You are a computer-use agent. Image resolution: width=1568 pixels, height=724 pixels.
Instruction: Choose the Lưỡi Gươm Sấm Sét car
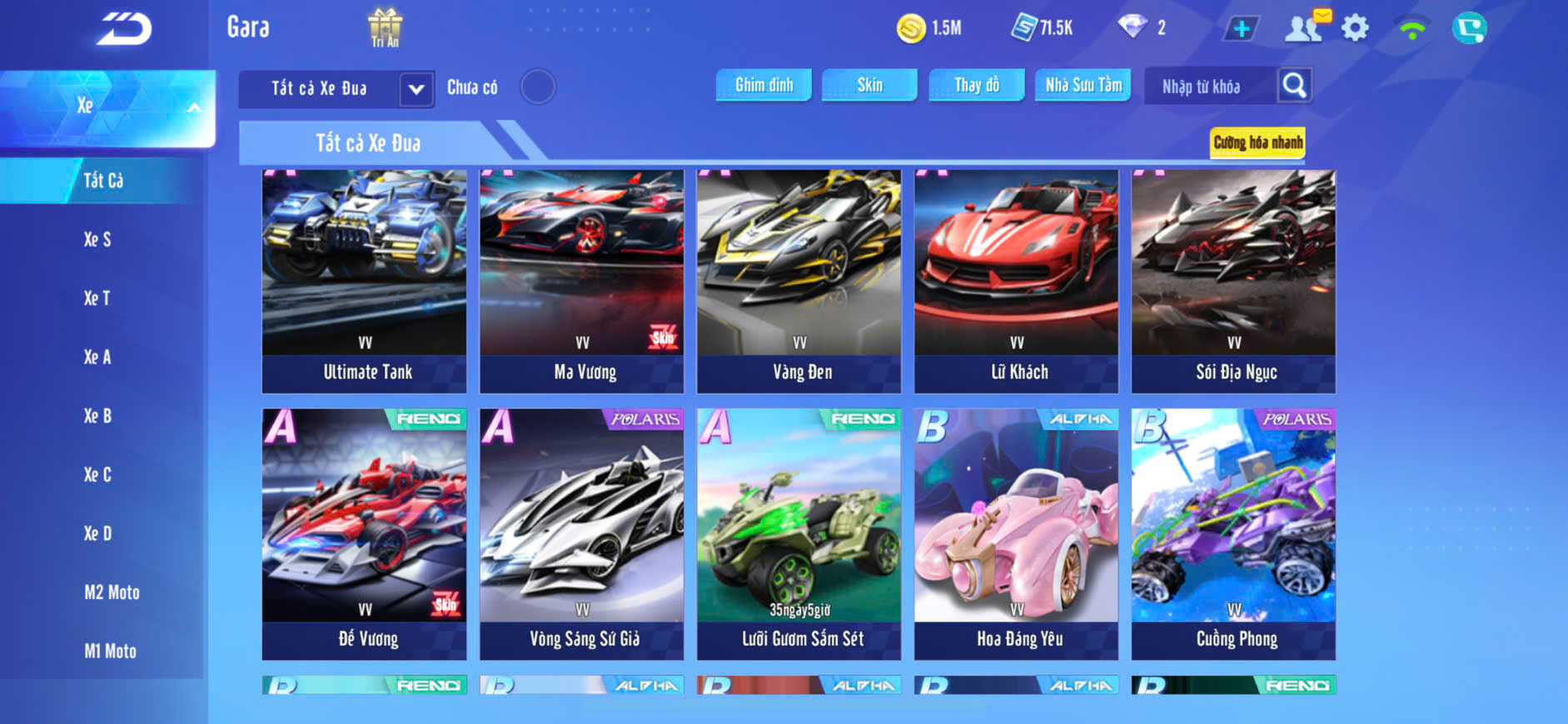[799, 533]
